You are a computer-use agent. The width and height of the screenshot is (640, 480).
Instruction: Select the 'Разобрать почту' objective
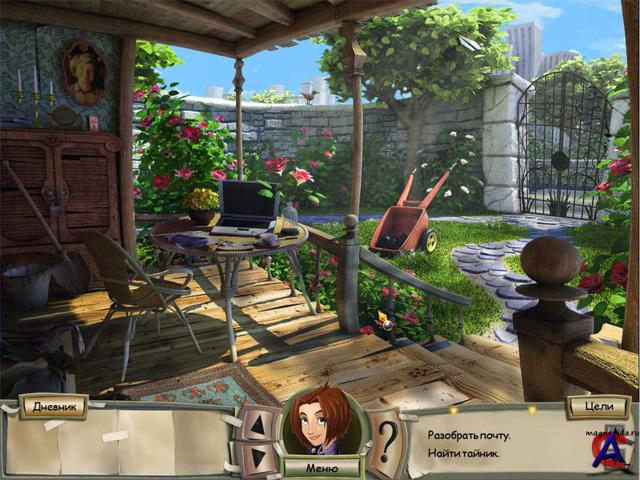[x=469, y=435]
